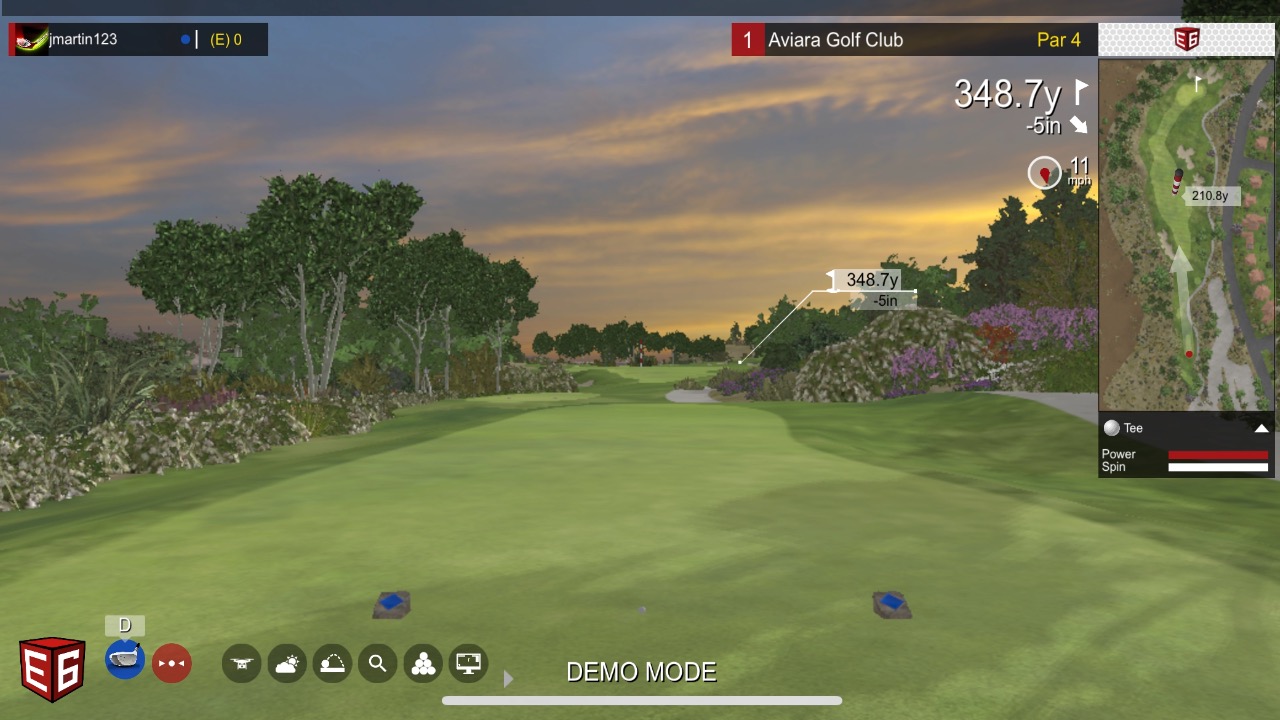Screen dimensions: 1280x720
Task: Click the 210.8y distance marker on minimap
Action: tap(1210, 196)
